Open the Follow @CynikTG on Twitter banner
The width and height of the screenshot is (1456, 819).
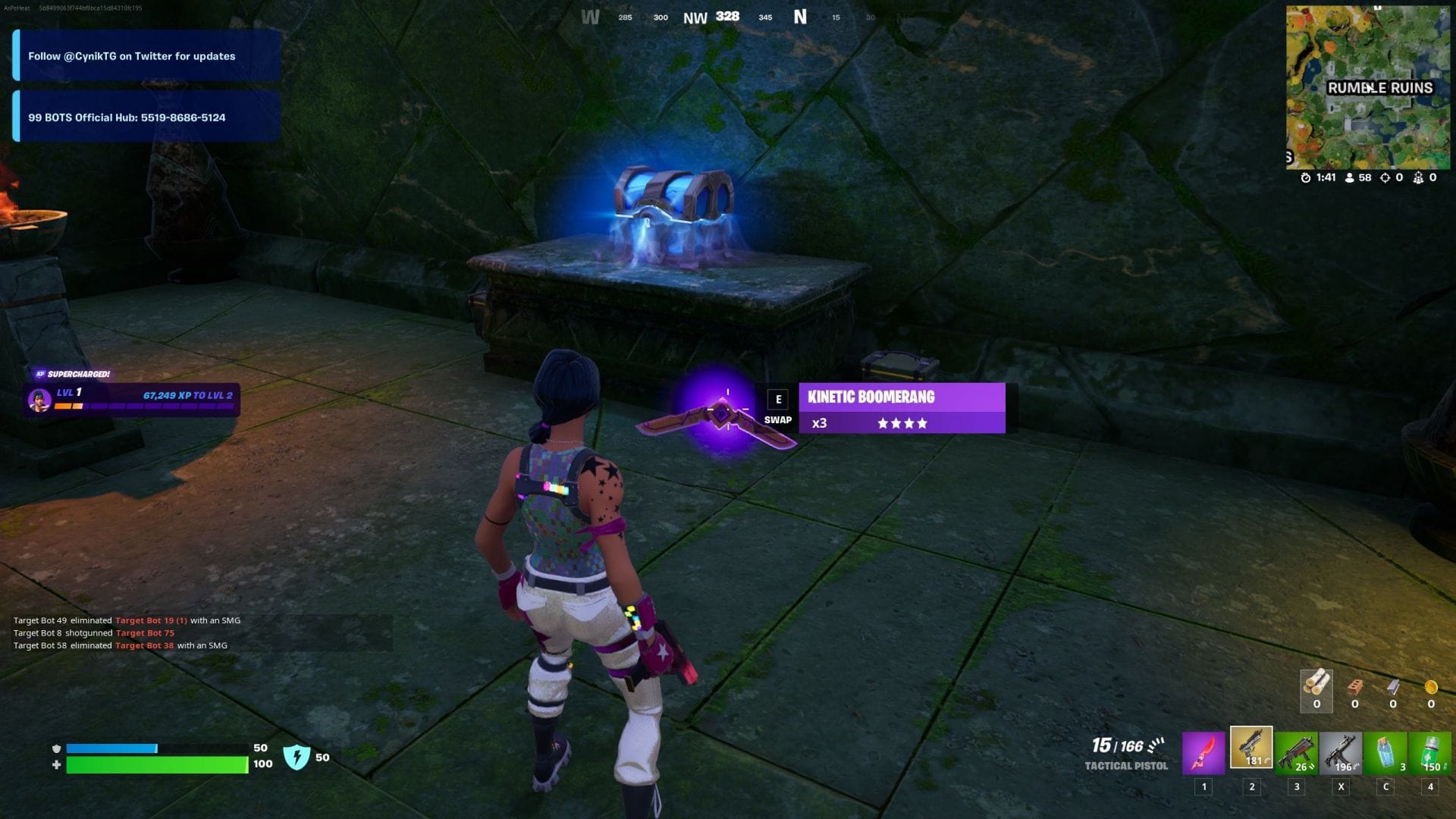[144, 56]
